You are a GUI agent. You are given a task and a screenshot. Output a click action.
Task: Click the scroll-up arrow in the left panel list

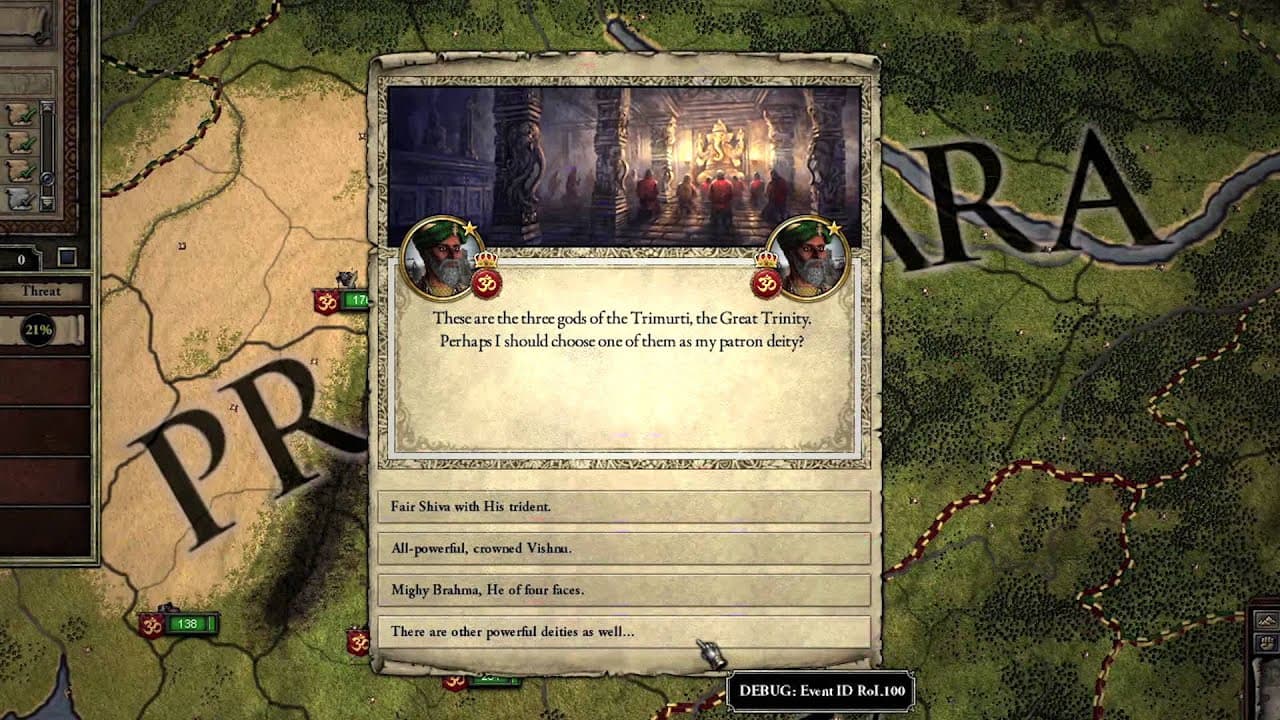click(x=46, y=107)
